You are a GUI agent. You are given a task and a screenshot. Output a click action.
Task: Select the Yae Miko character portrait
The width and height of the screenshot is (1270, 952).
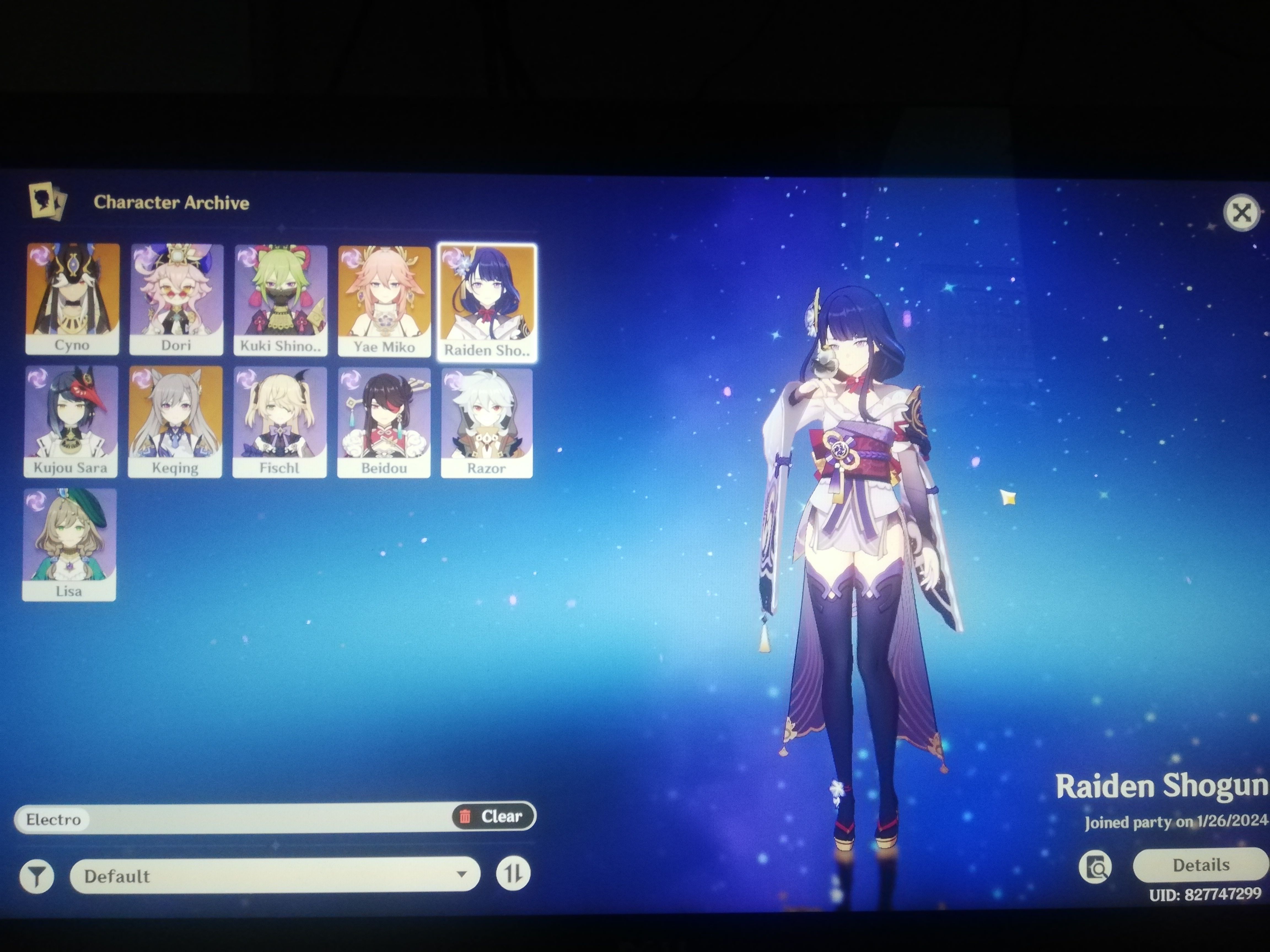tap(384, 298)
